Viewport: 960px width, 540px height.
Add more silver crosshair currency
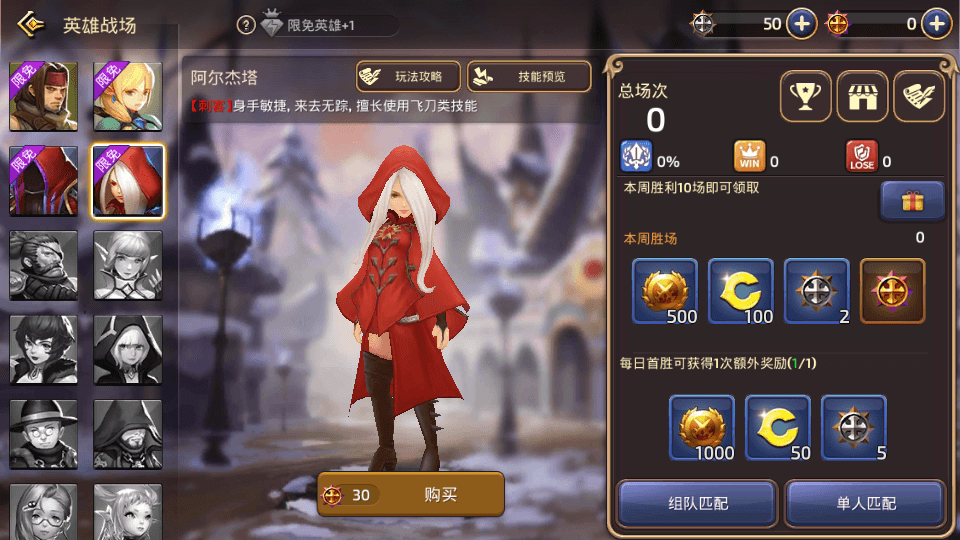pyautogui.click(x=802, y=24)
